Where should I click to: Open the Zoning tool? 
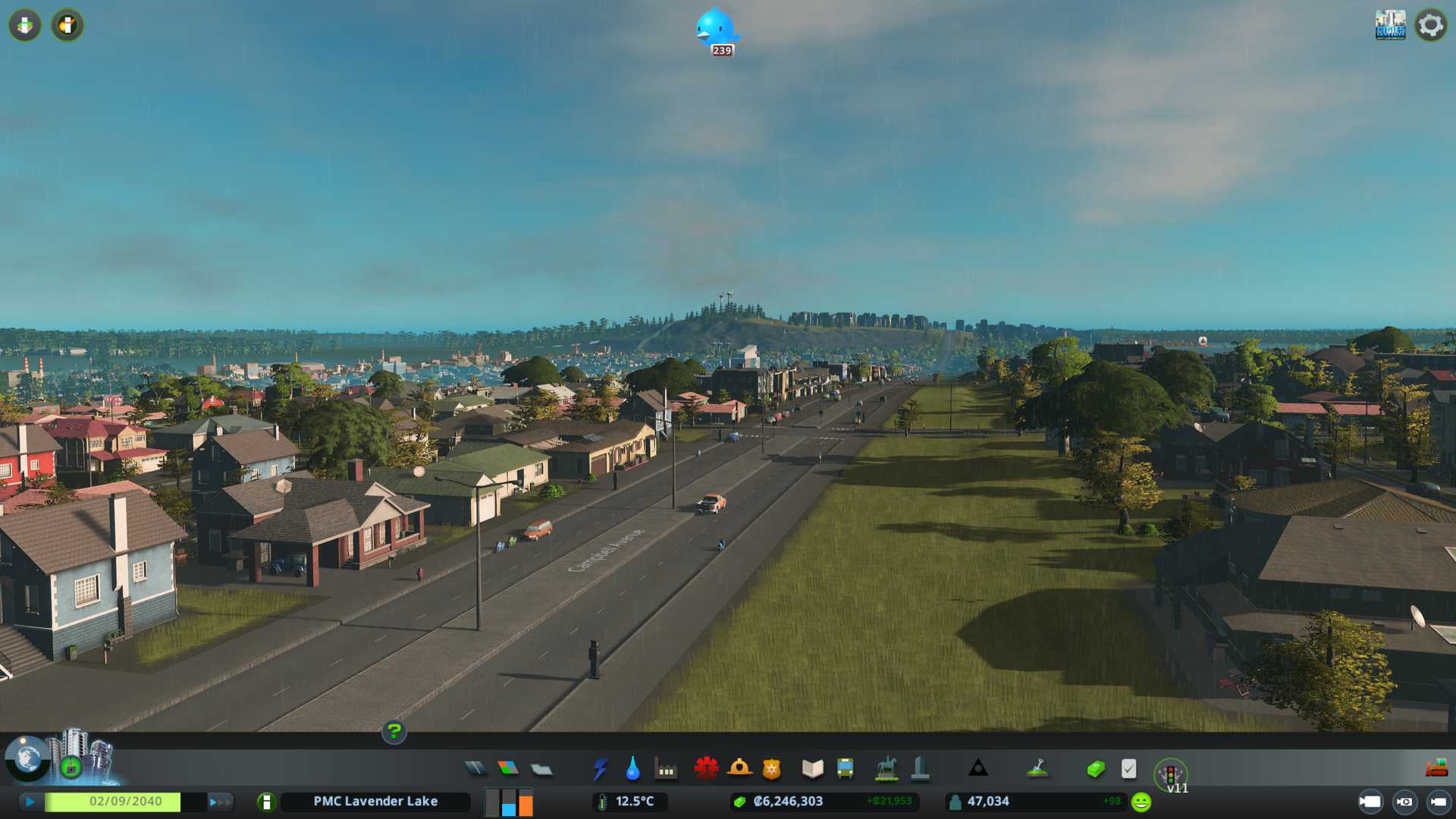tap(508, 769)
